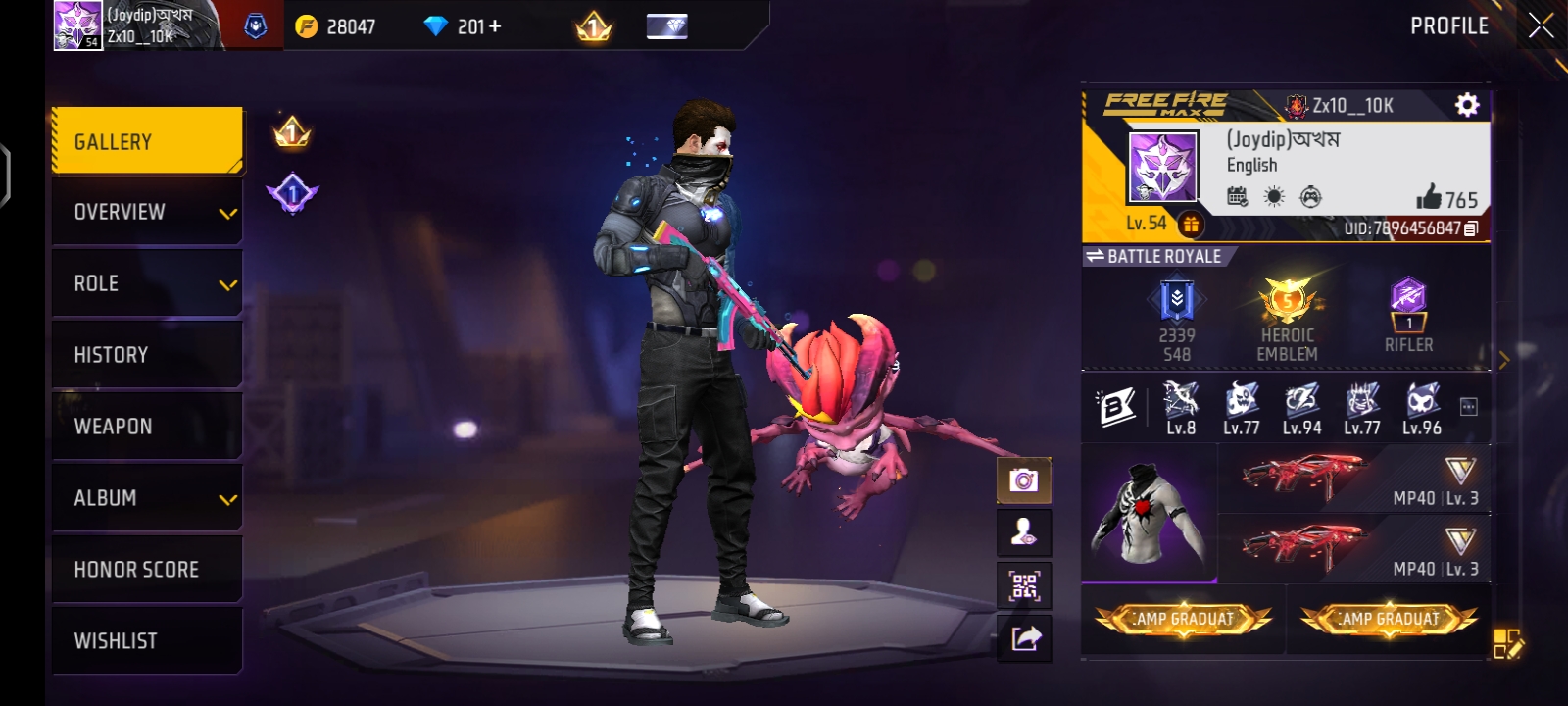
Task: Expand the ALBUM section
Action: tap(147, 497)
